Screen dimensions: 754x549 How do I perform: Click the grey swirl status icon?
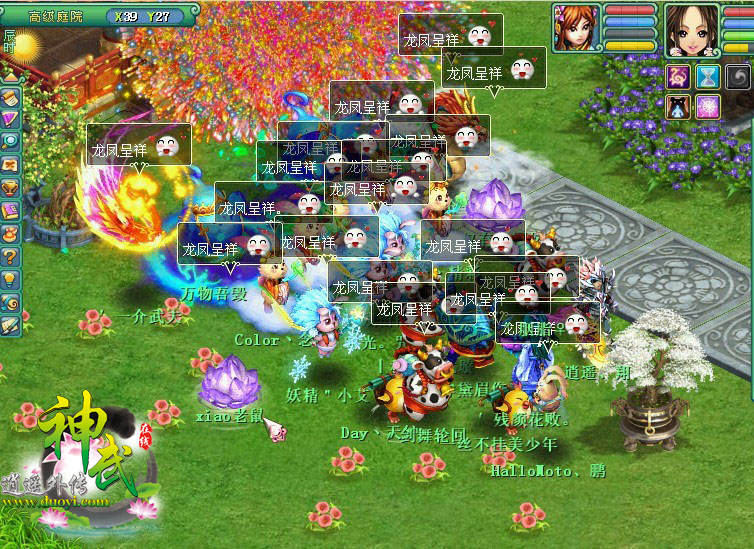point(738,77)
